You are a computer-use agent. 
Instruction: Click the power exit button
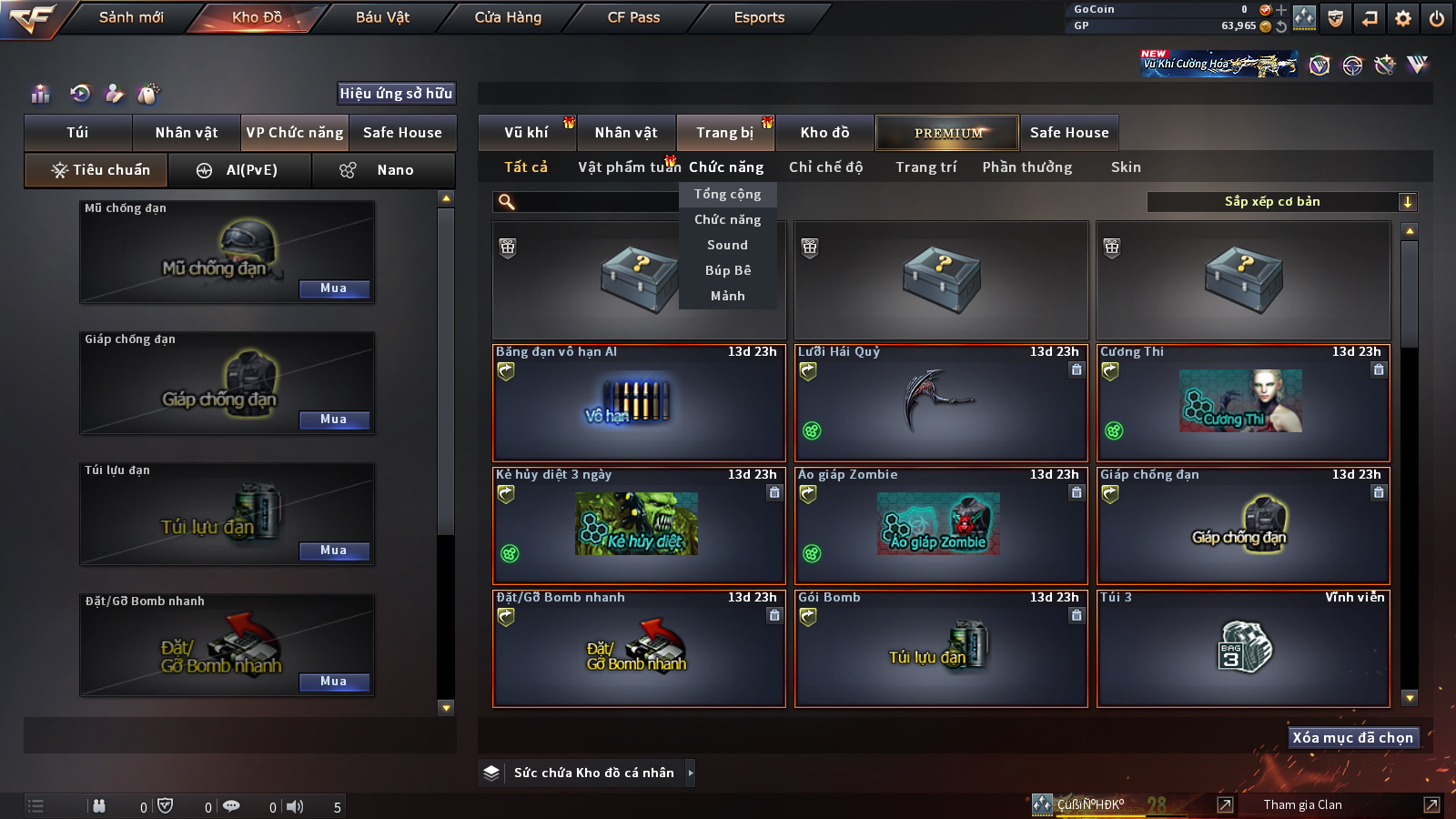click(1437, 18)
